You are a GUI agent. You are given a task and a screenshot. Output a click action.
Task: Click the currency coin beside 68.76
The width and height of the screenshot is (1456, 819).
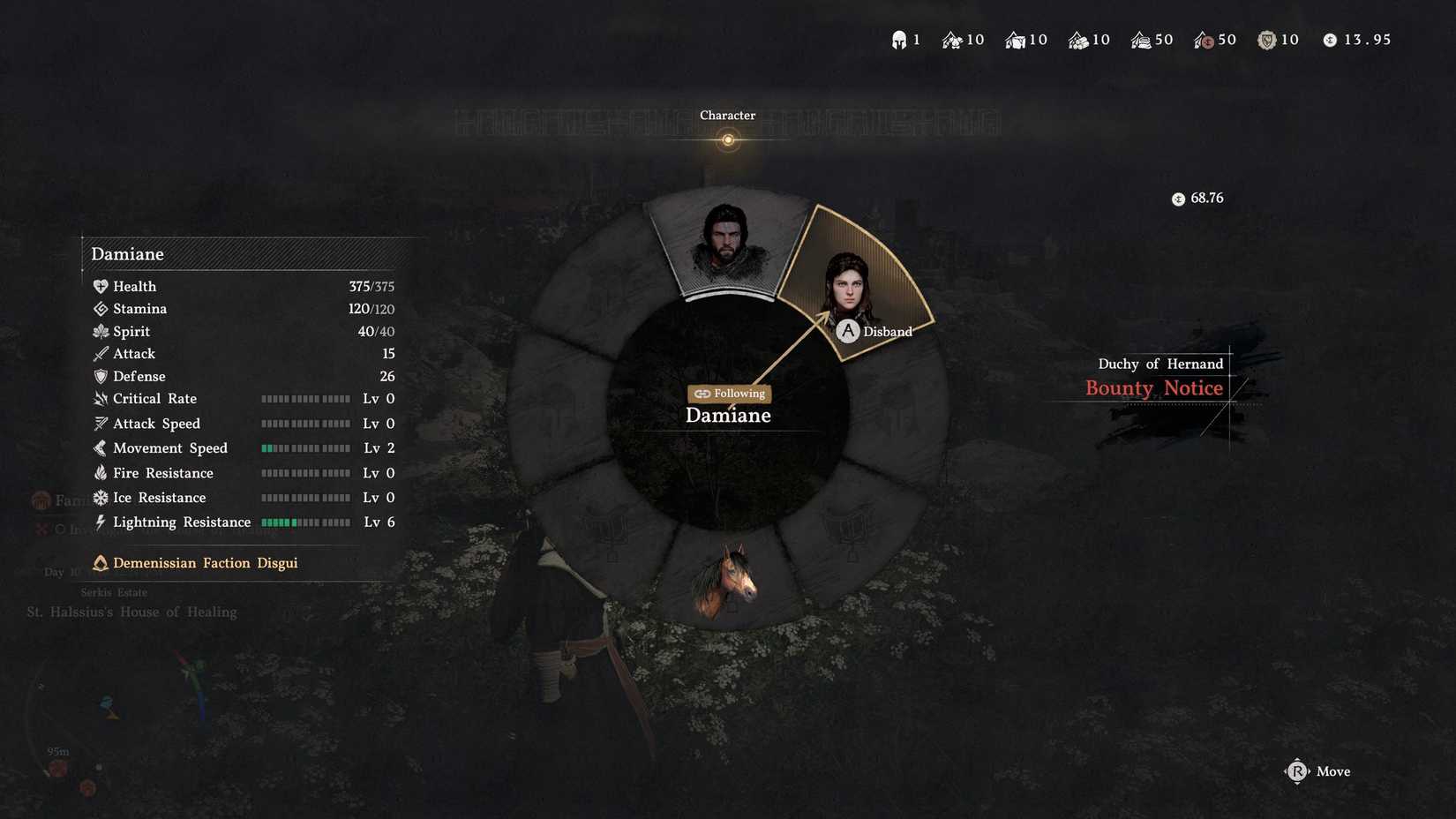click(1178, 199)
